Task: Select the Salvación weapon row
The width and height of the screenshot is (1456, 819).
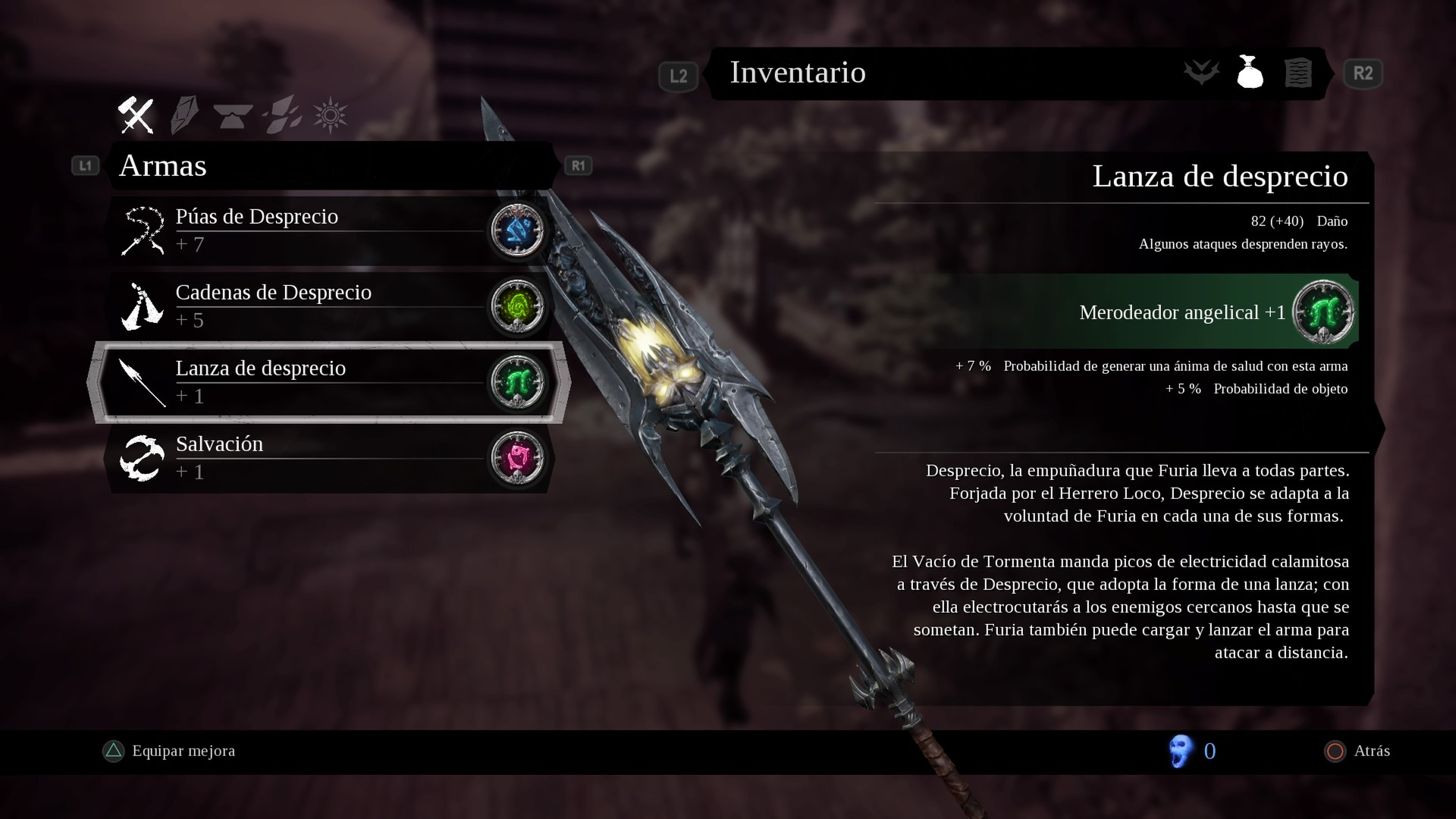Action: pos(303,457)
